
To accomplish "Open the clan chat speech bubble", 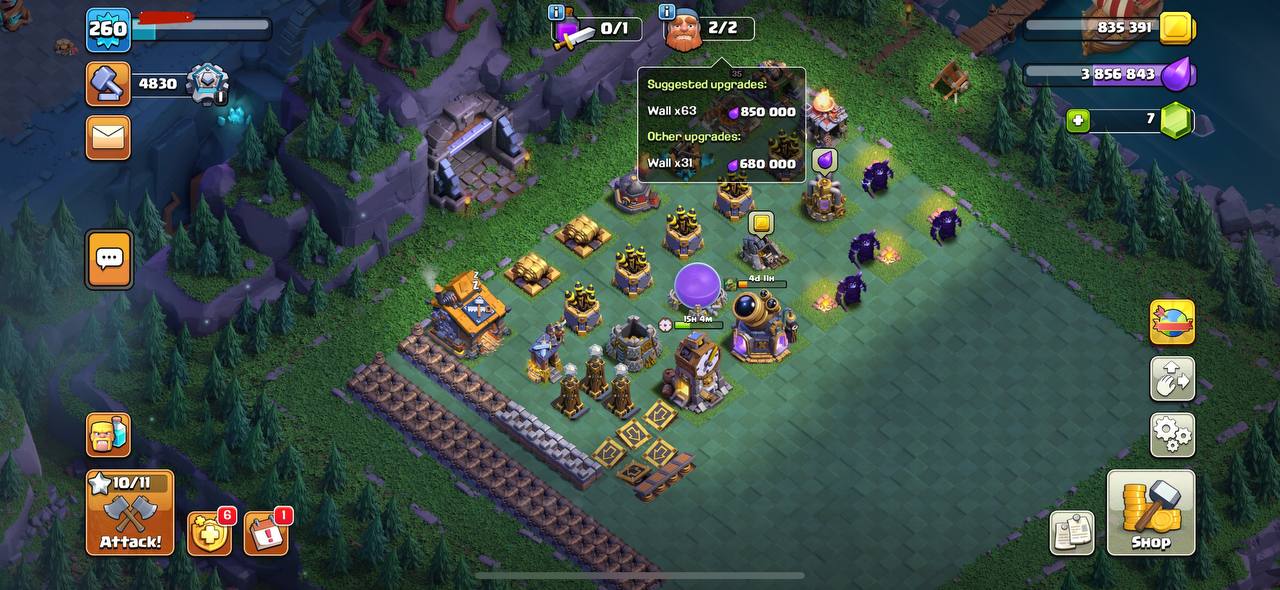I will point(108,259).
